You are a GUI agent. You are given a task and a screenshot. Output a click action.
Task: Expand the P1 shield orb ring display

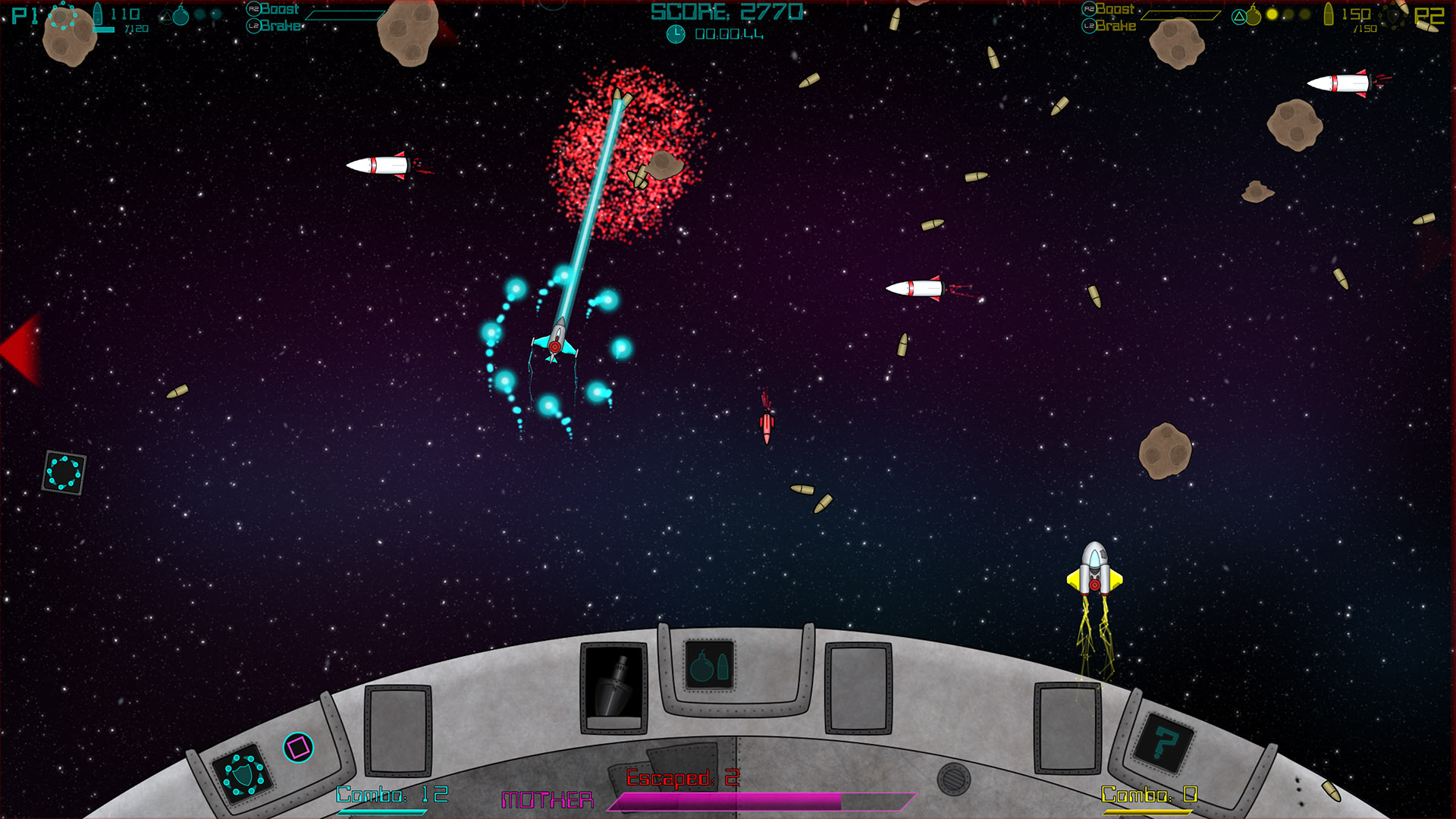64,17
